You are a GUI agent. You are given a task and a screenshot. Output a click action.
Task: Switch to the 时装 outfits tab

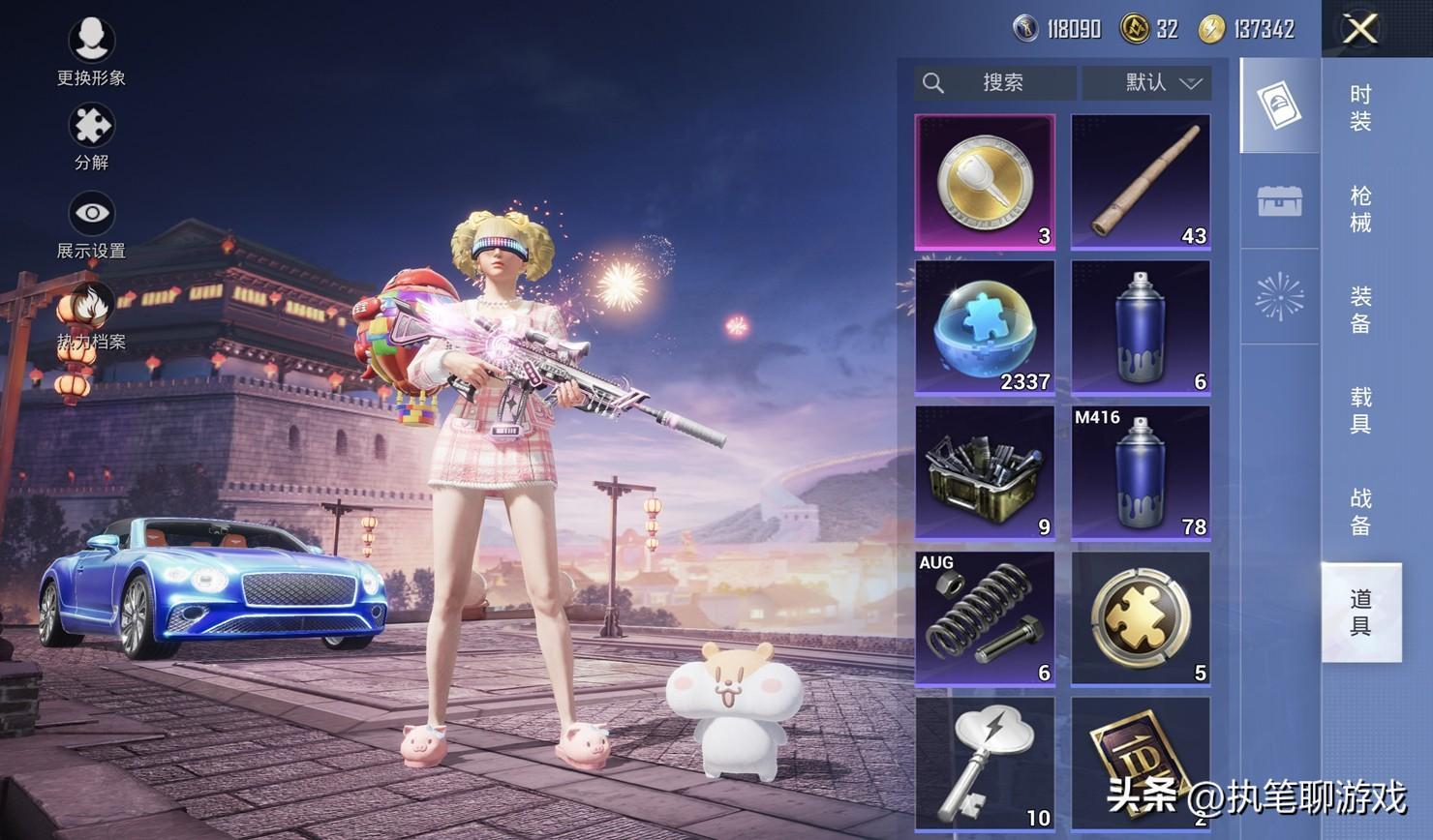(x=1360, y=107)
